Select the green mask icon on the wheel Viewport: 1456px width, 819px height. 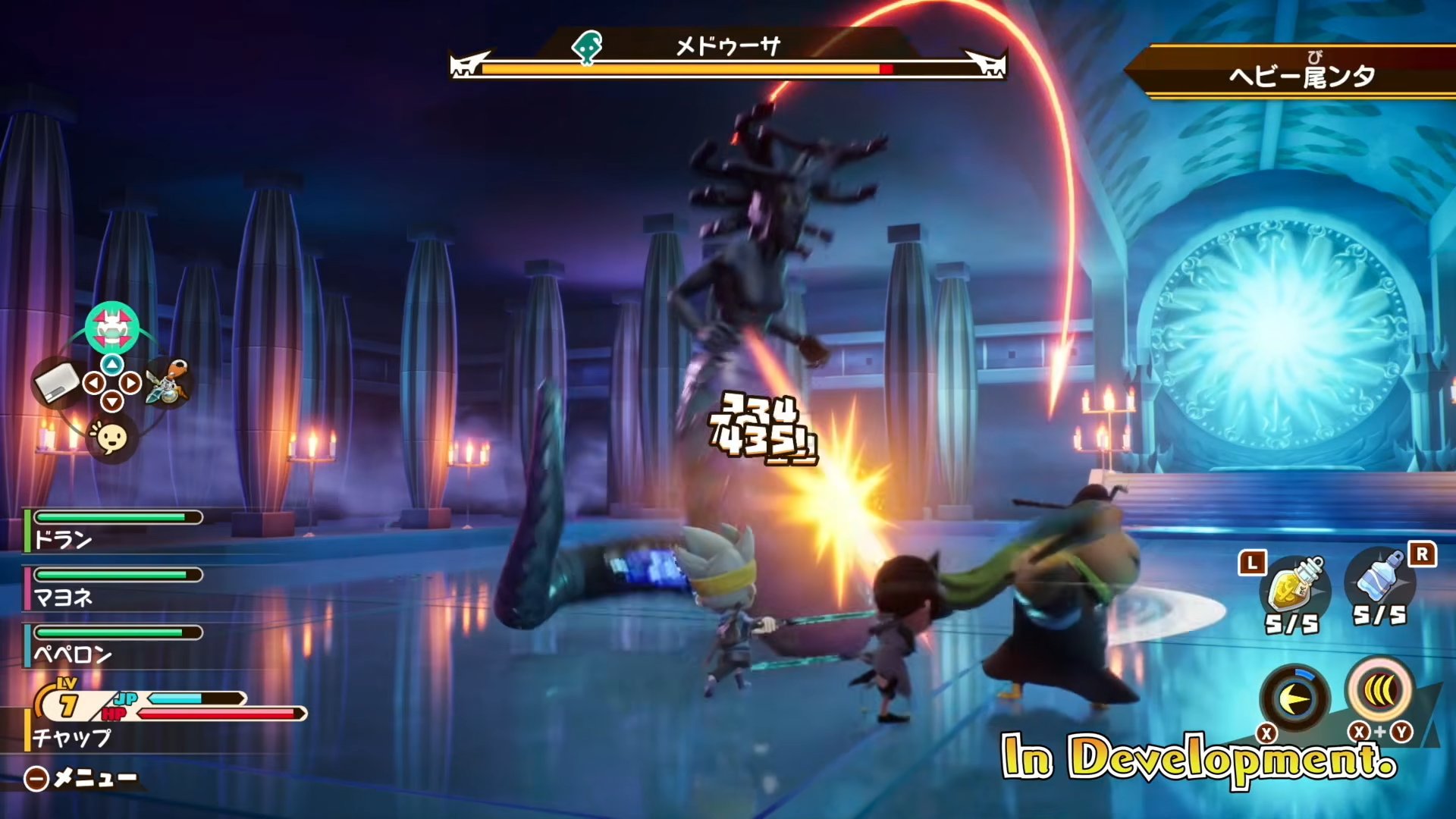coord(112,328)
